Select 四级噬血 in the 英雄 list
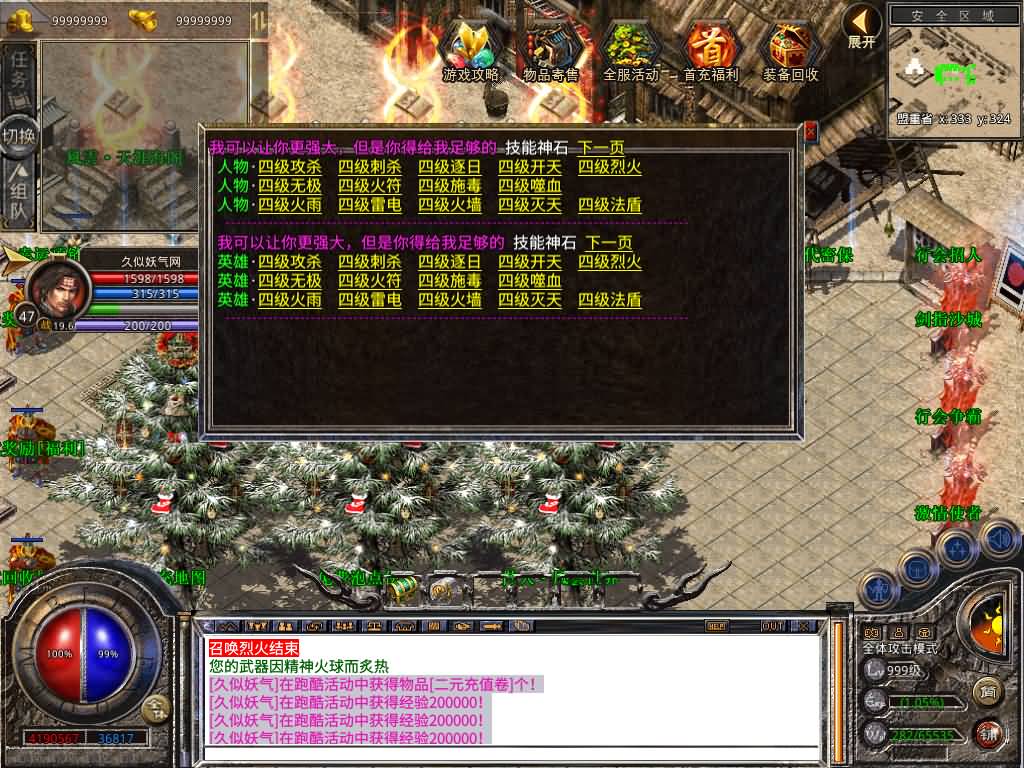This screenshot has height=768, width=1024. (x=530, y=281)
